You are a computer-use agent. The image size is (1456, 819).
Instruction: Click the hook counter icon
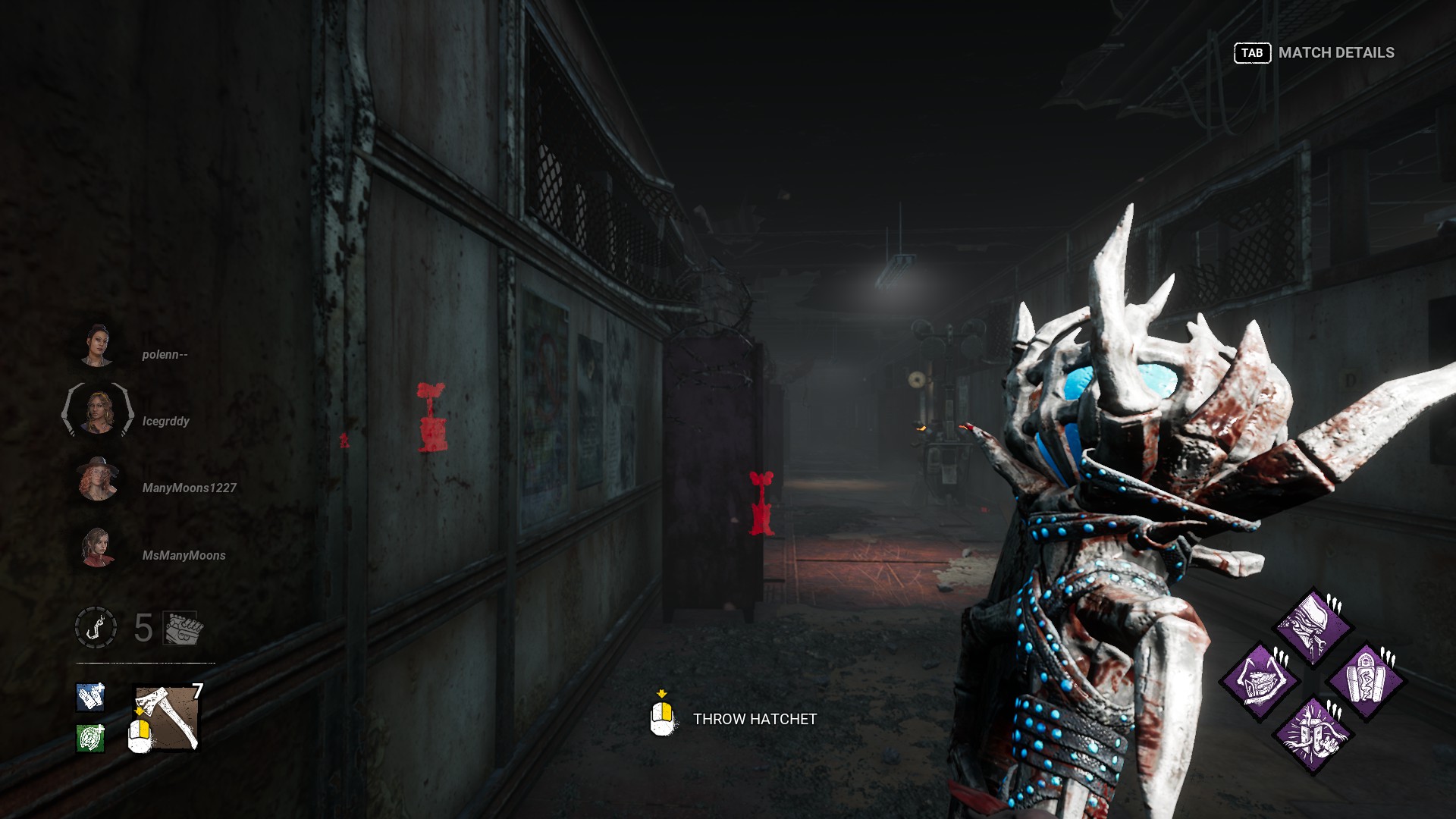click(96, 627)
